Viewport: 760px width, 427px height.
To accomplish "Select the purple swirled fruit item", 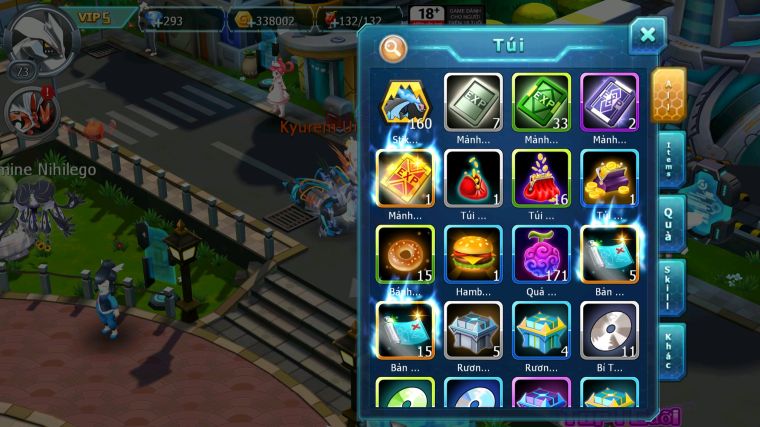I will pyautogui.click(x=541, y=254).
